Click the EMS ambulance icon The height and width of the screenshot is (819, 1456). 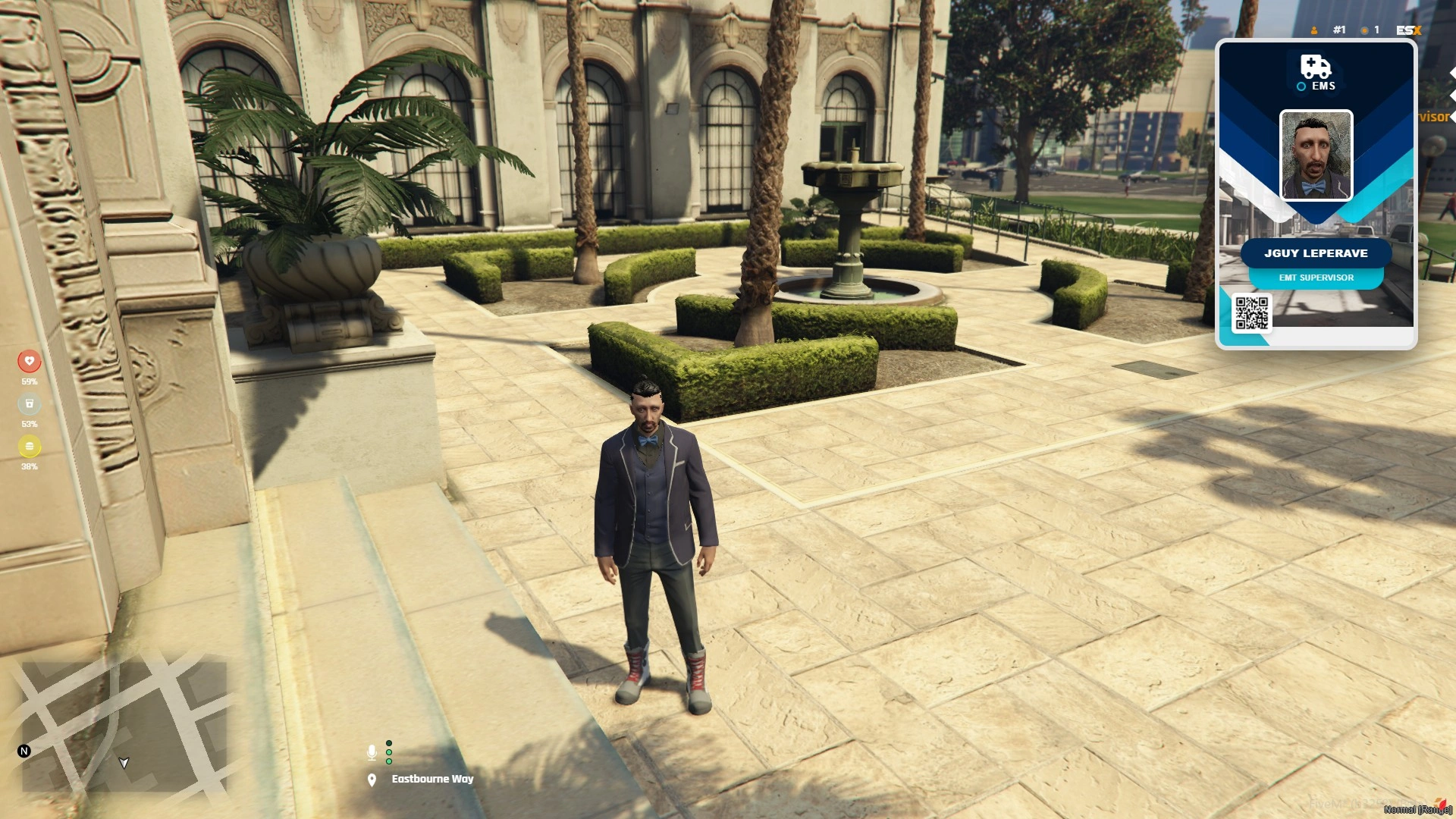1316,67
